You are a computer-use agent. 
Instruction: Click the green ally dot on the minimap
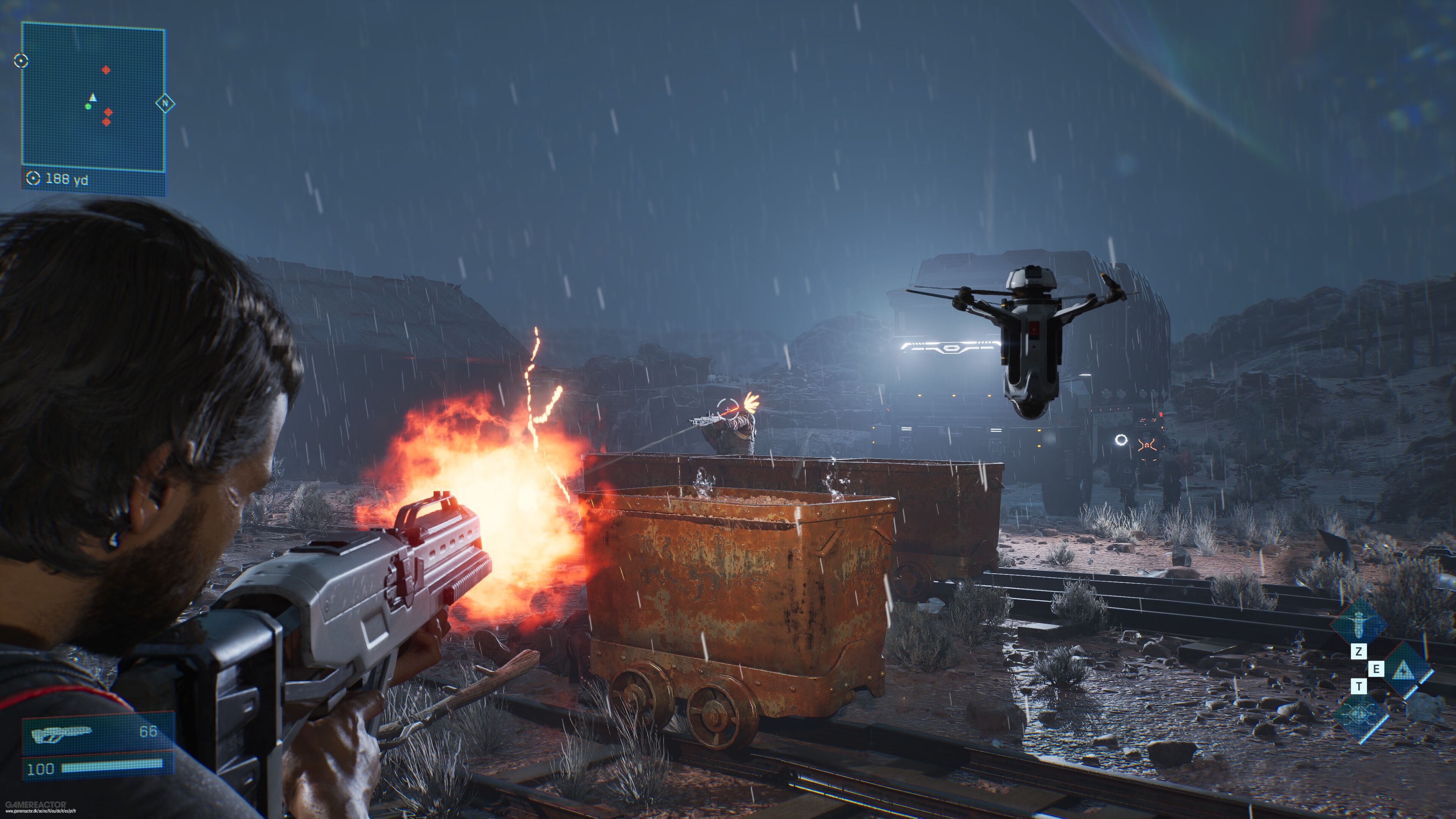[88, 107]
